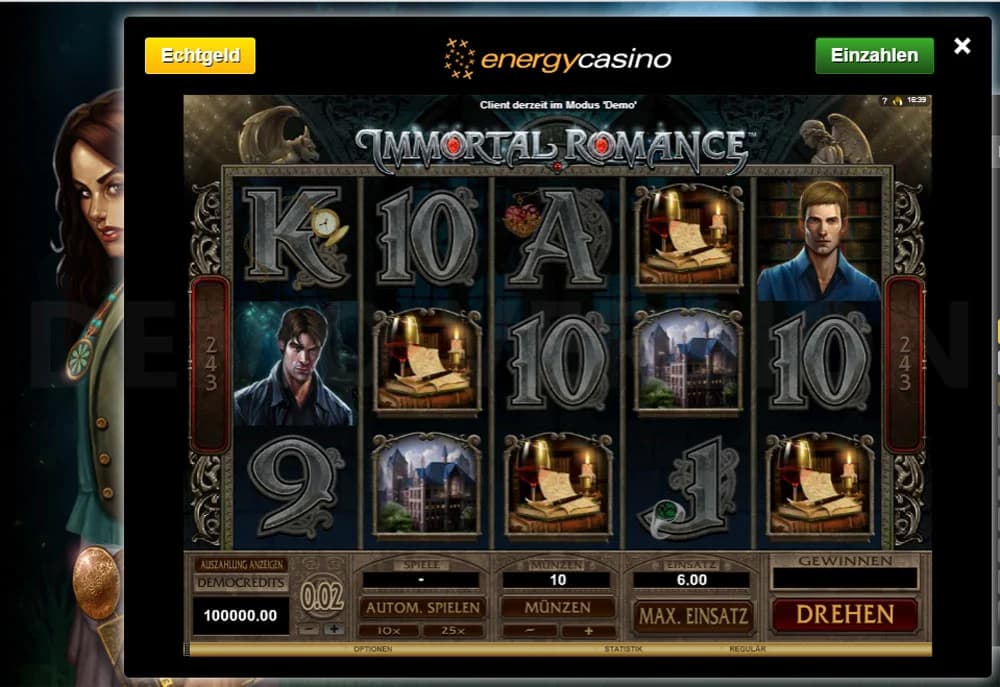Switch the Regulär mode option
Viewport: 1000px width, 687px height.
coord(748,649)
